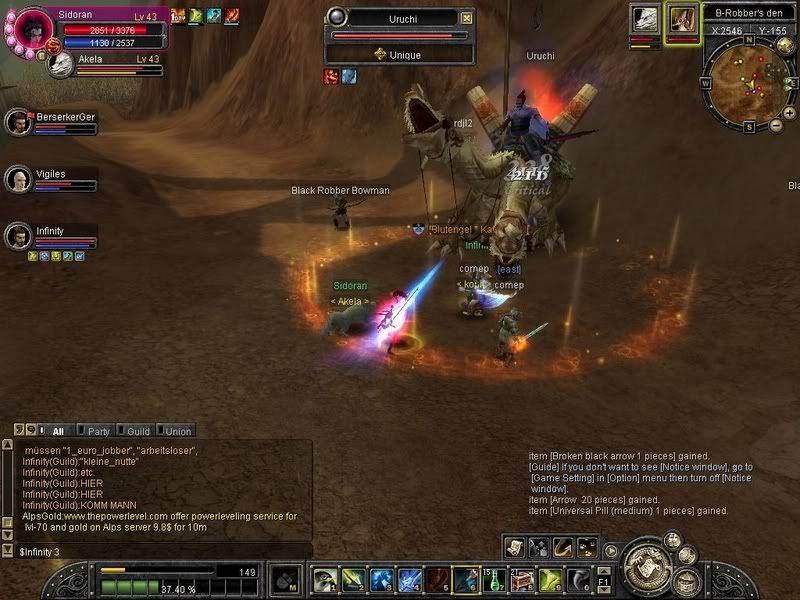
Task: Open the large round main menu button
Action: coord(646,567)
